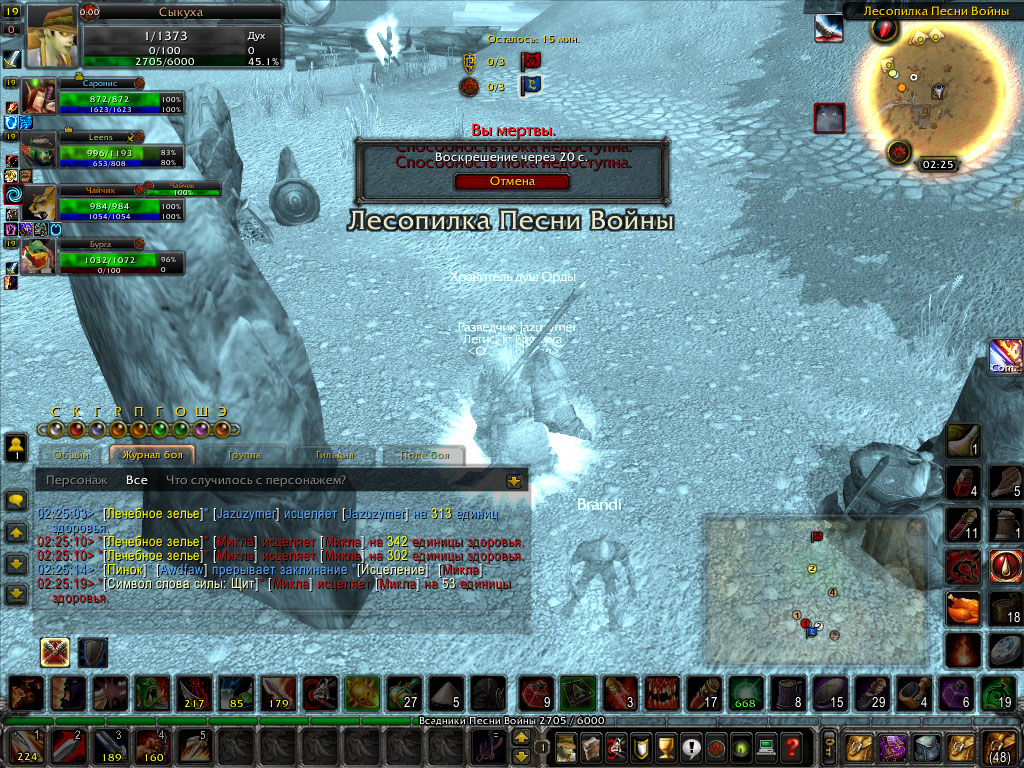This screenshot has height=768, width=1024.
Task: Choose the Персонаж combat log filter
Action: click(x=77, y=481)
